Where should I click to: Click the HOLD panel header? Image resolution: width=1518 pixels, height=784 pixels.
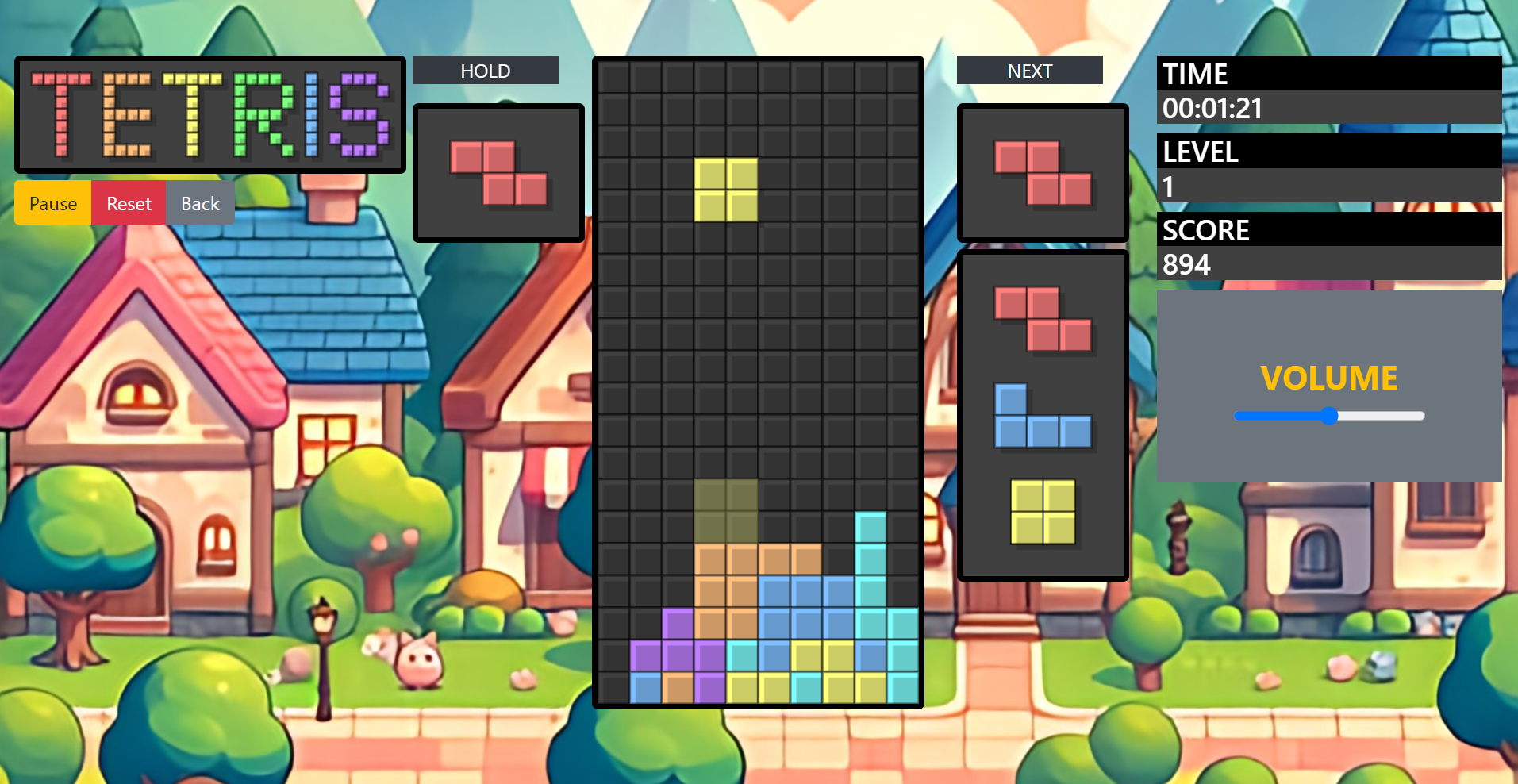click(x=485, y=70)
